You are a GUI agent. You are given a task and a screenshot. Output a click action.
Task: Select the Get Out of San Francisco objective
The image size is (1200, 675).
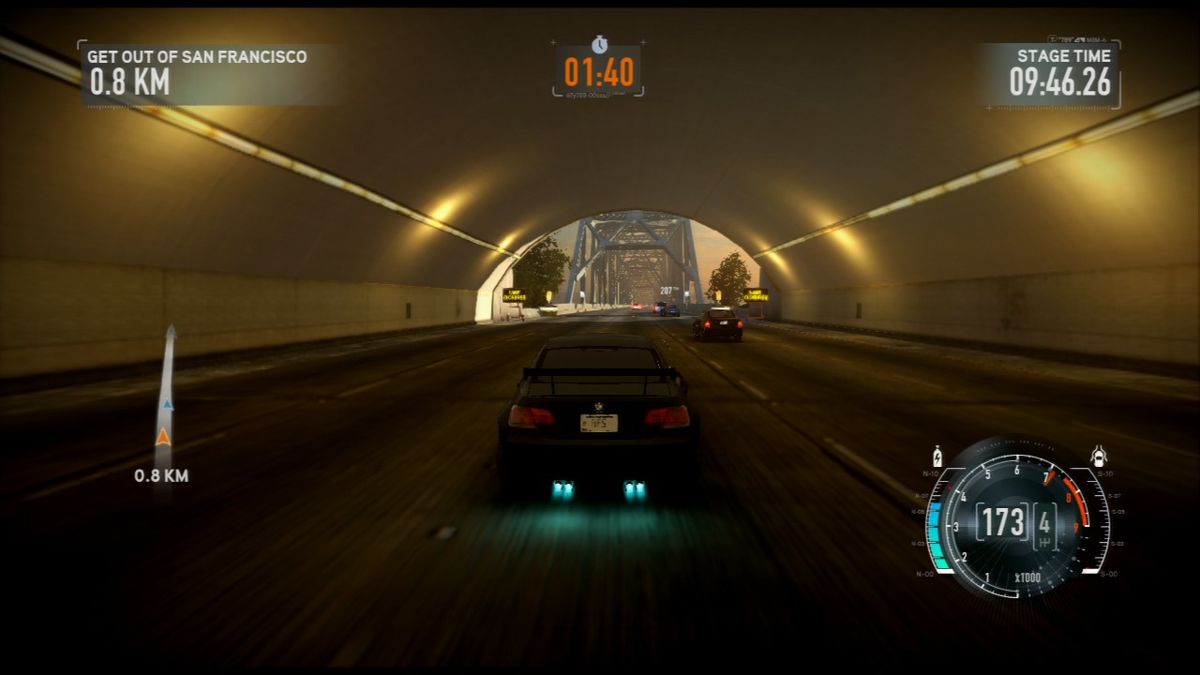197,57
